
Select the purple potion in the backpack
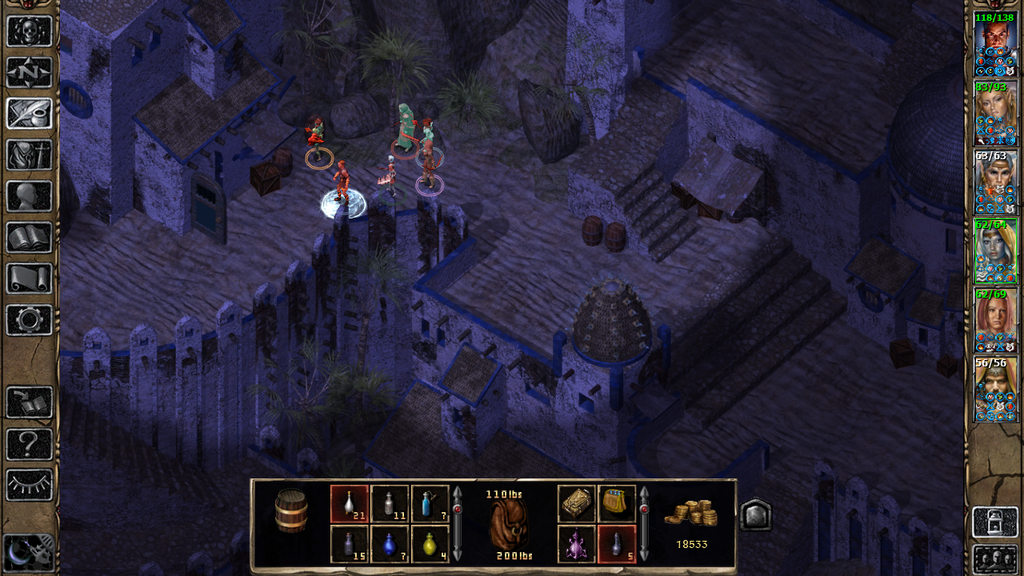pyautogui.click(x=576, y=544)
